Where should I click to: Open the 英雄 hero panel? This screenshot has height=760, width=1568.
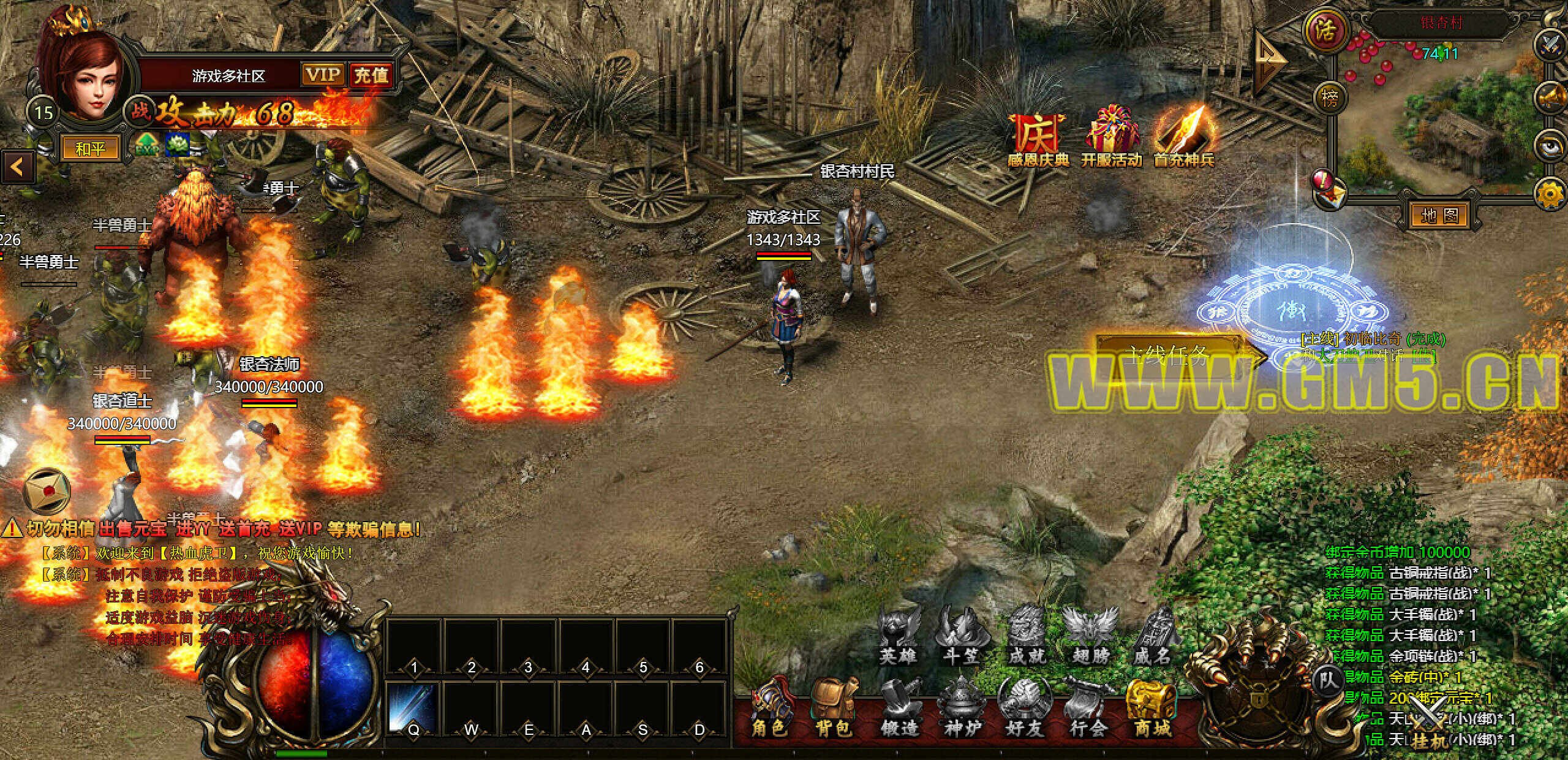coord(899,637)
